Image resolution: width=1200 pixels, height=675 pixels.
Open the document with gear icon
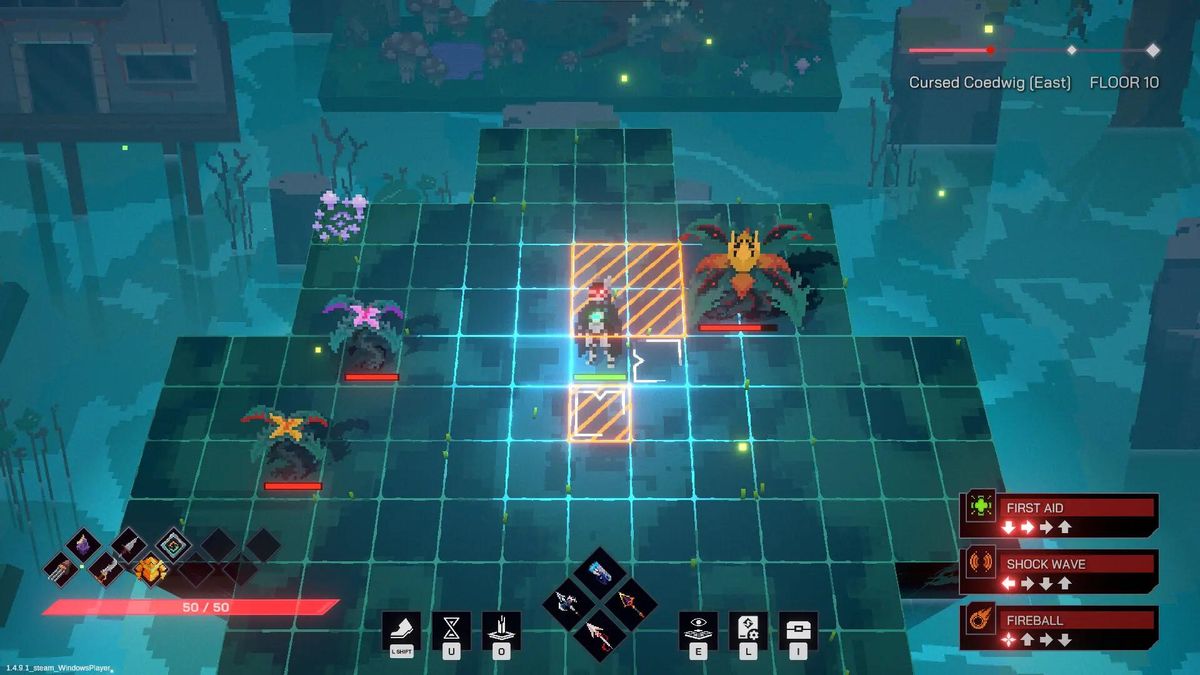tap(748, 628)
